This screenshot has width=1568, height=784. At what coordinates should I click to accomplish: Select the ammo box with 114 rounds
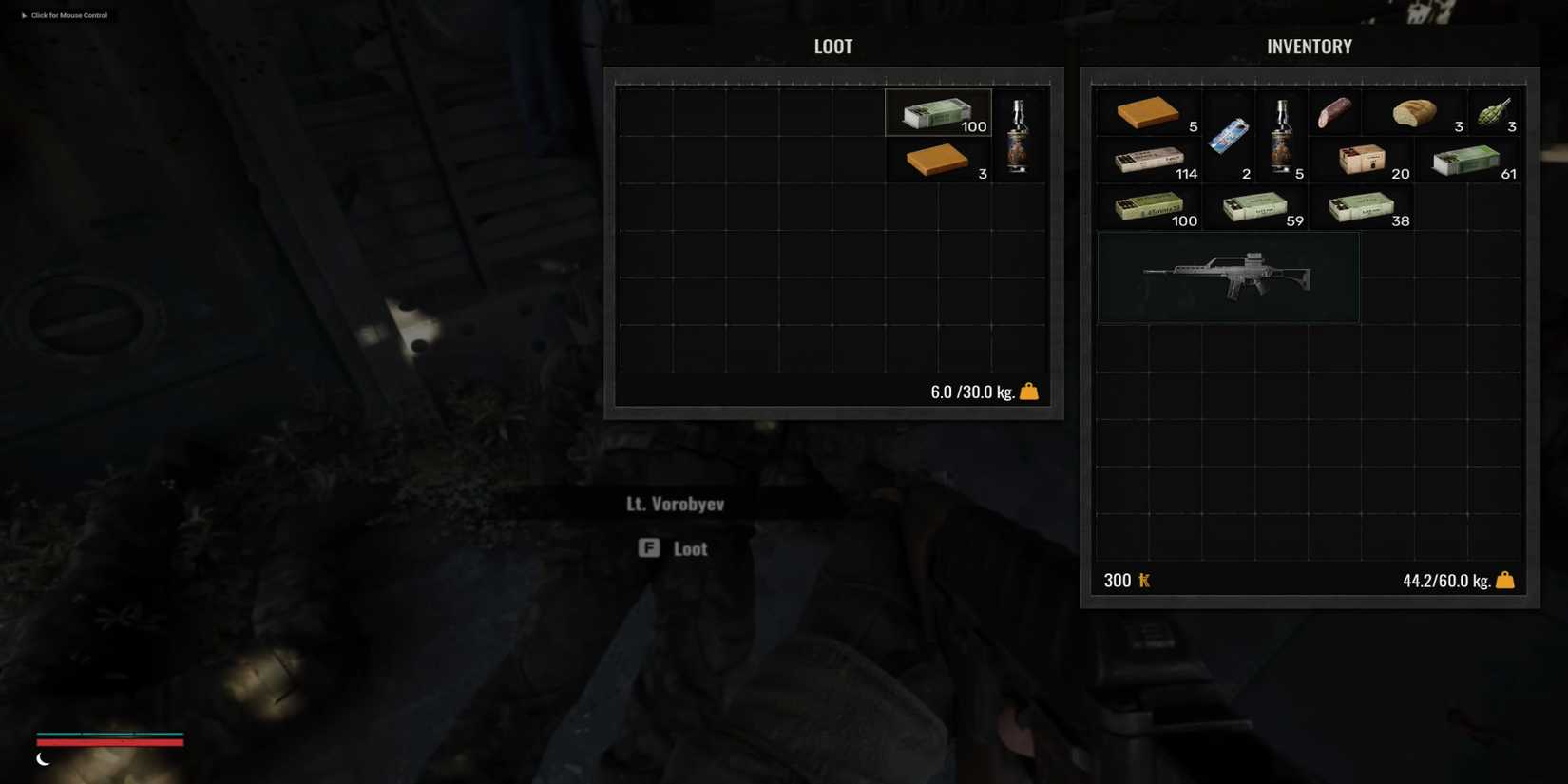(x=1149, y=159)
